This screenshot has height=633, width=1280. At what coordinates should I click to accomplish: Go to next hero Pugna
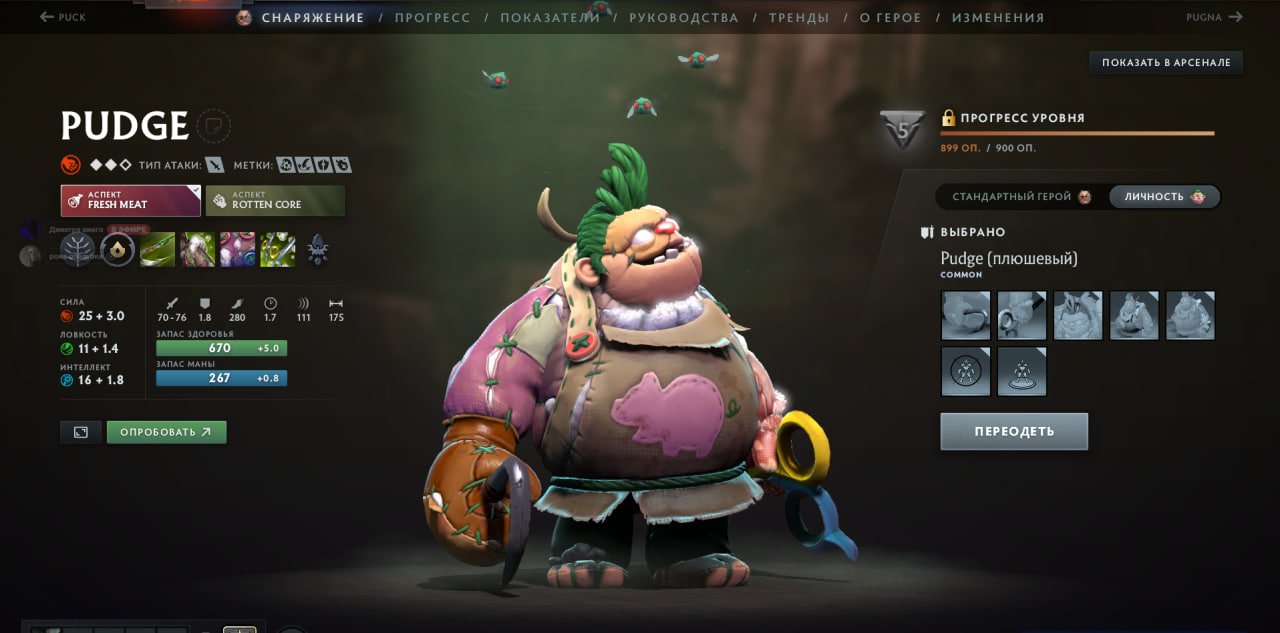click(1214, 17)
